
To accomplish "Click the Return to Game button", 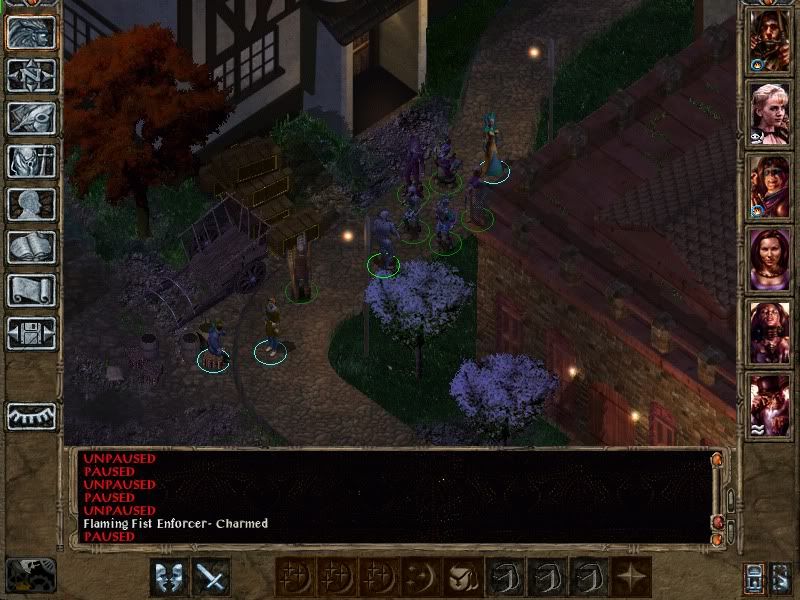I will [x=31, y=32].
